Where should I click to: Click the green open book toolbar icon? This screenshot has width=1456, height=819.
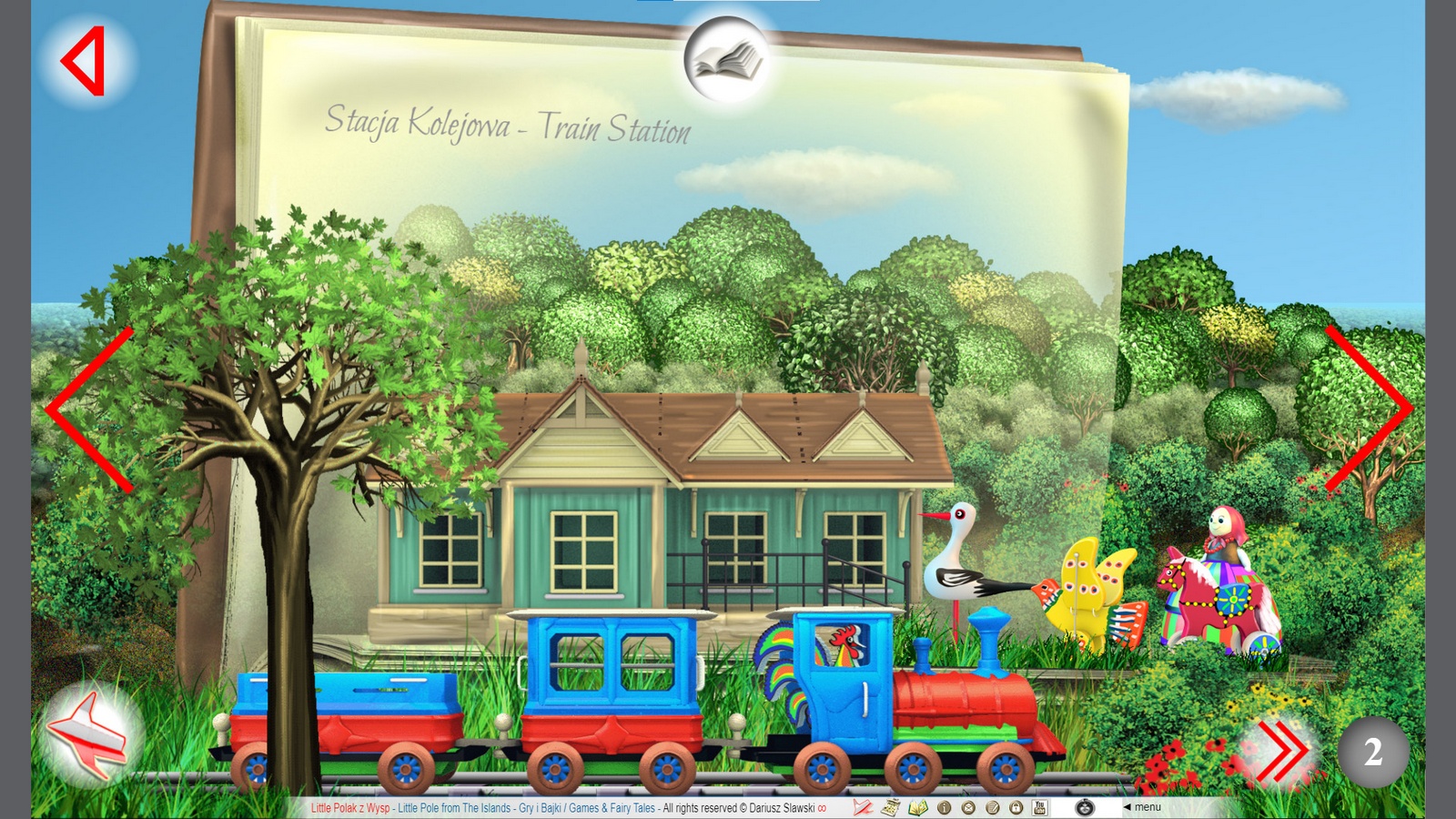tap(919, 807)
